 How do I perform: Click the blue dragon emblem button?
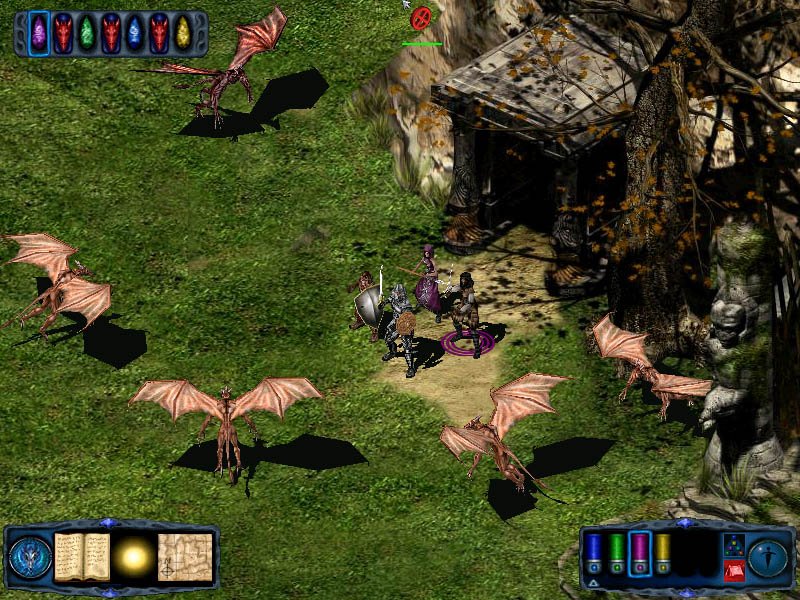coord(29,557)
